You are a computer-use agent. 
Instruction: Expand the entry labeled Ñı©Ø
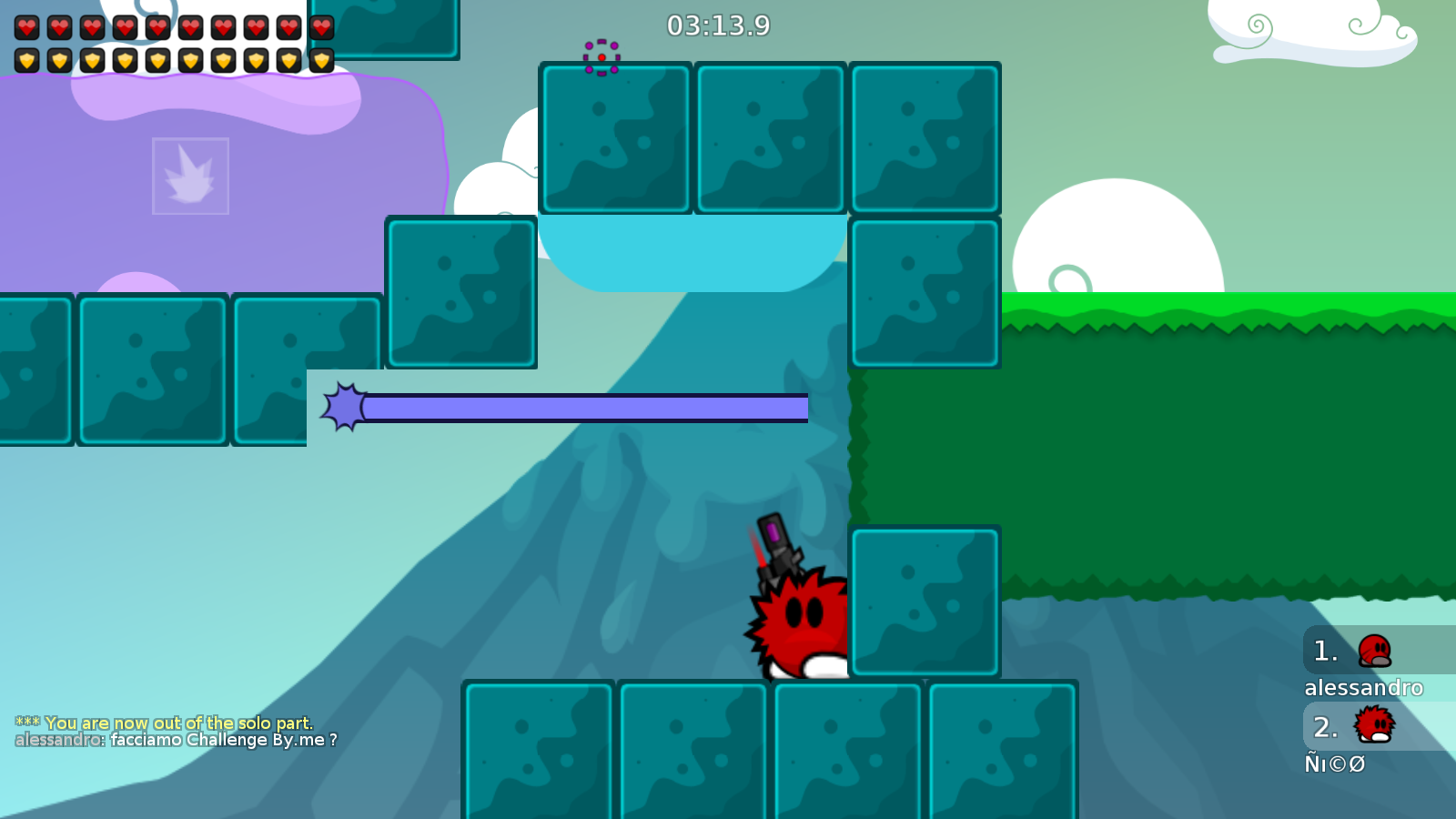(1336, 764)
